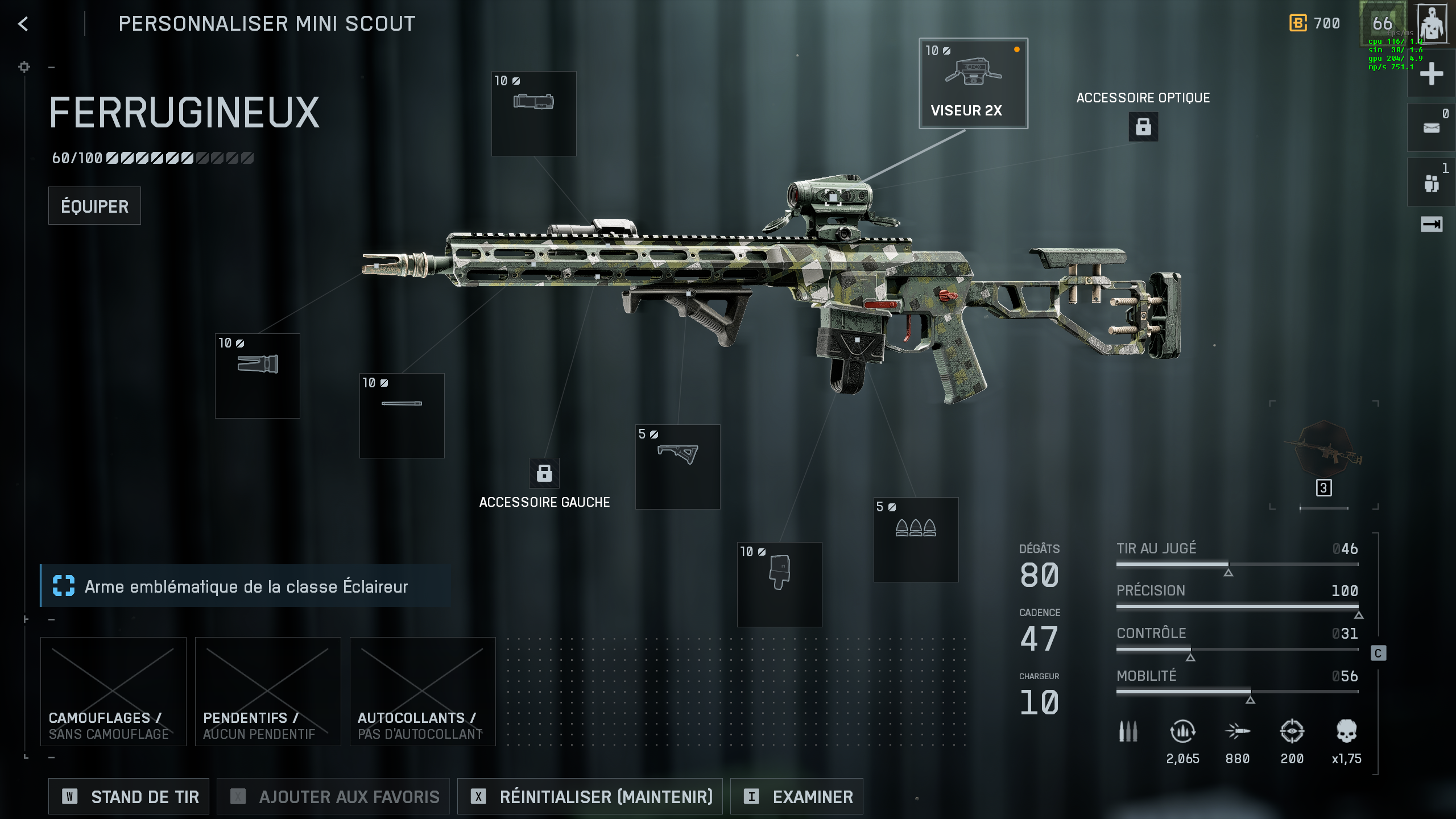Open the Pendentifs charm tile

tap(268, 691)
